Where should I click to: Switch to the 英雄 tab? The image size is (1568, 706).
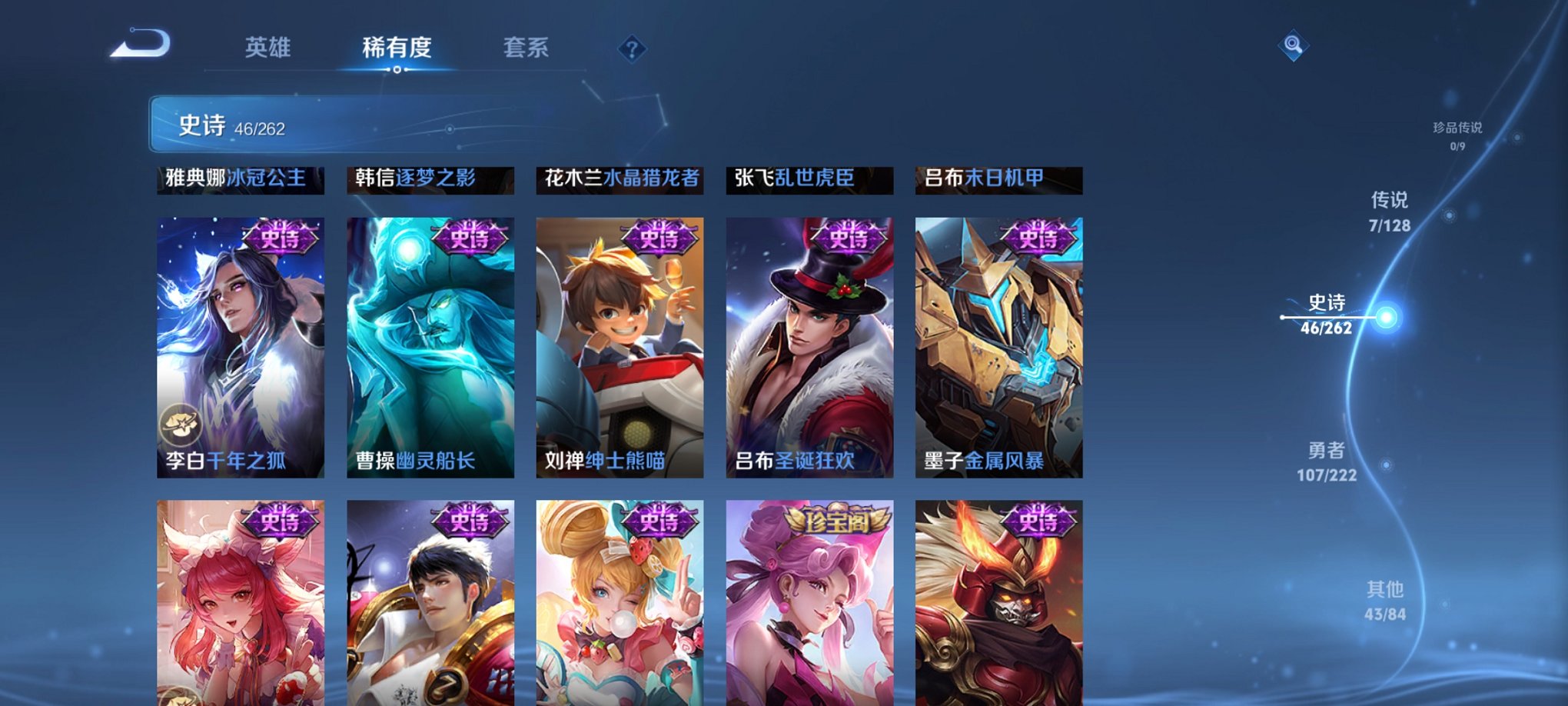point(267,48)
